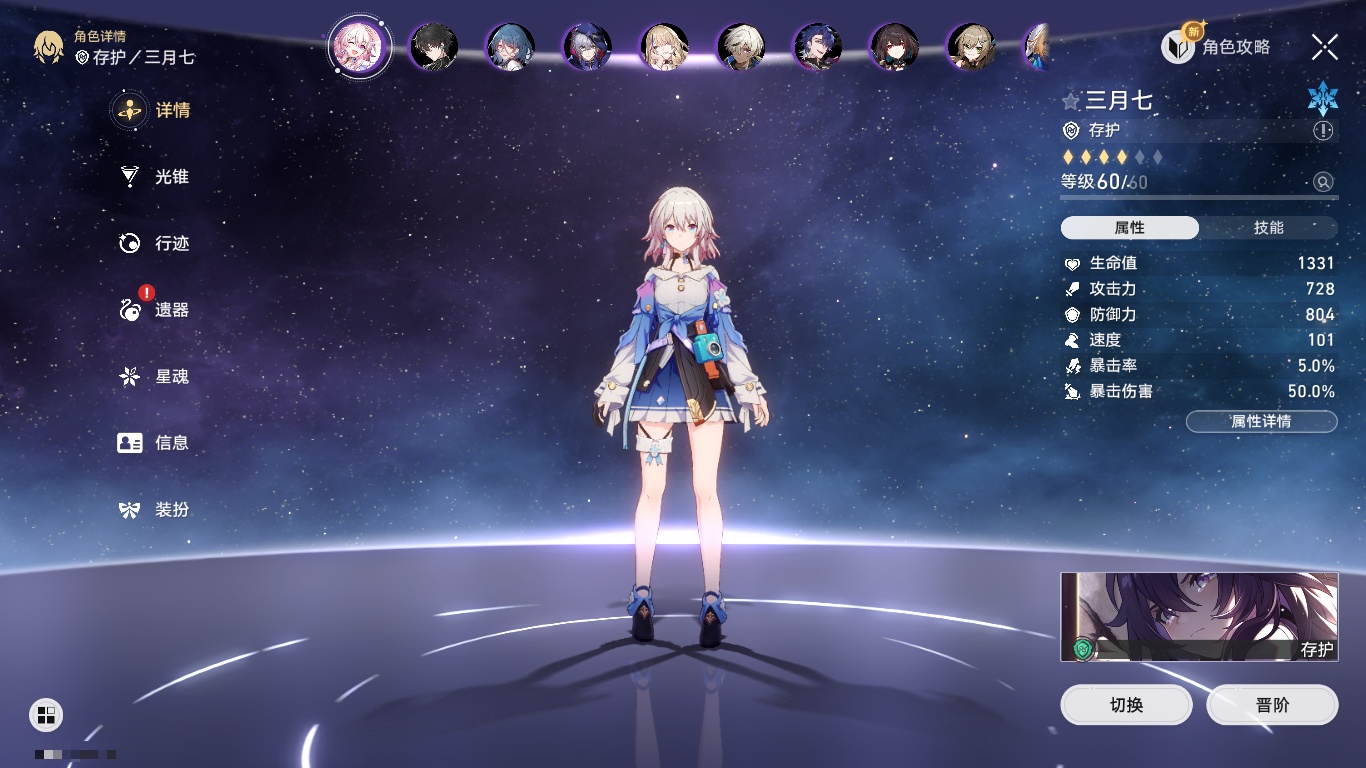Open the 遗器 relics menu
This screenshot has height=768, width=1366.
click(x=153, y=310)
